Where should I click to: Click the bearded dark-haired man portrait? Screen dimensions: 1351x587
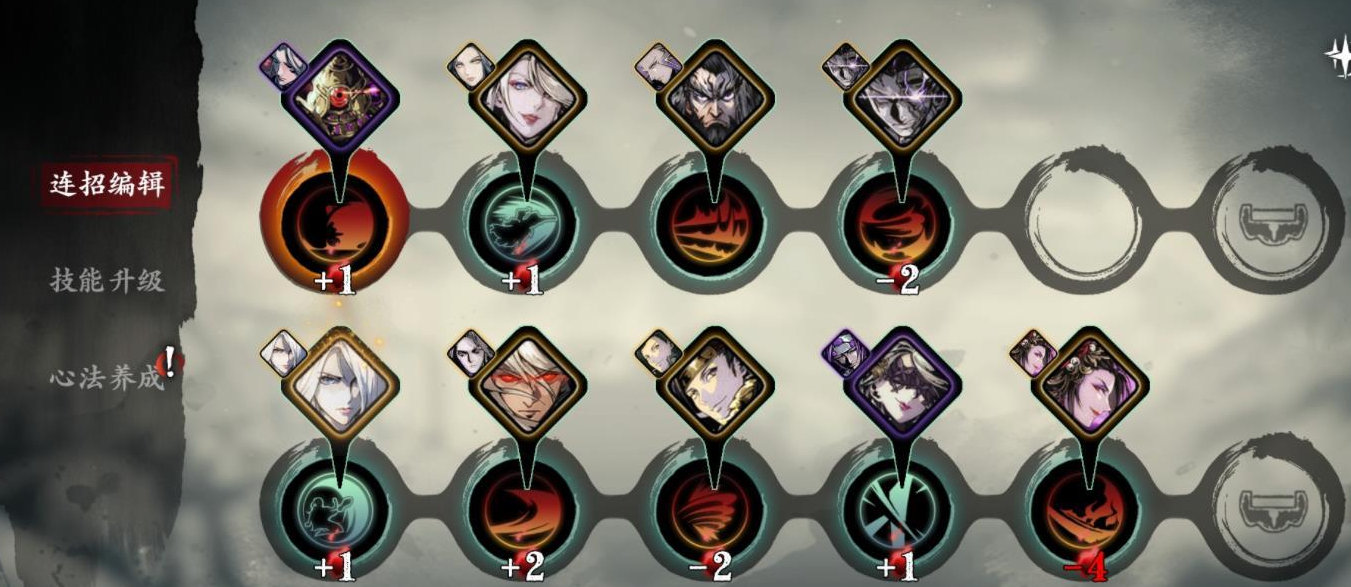714,99
